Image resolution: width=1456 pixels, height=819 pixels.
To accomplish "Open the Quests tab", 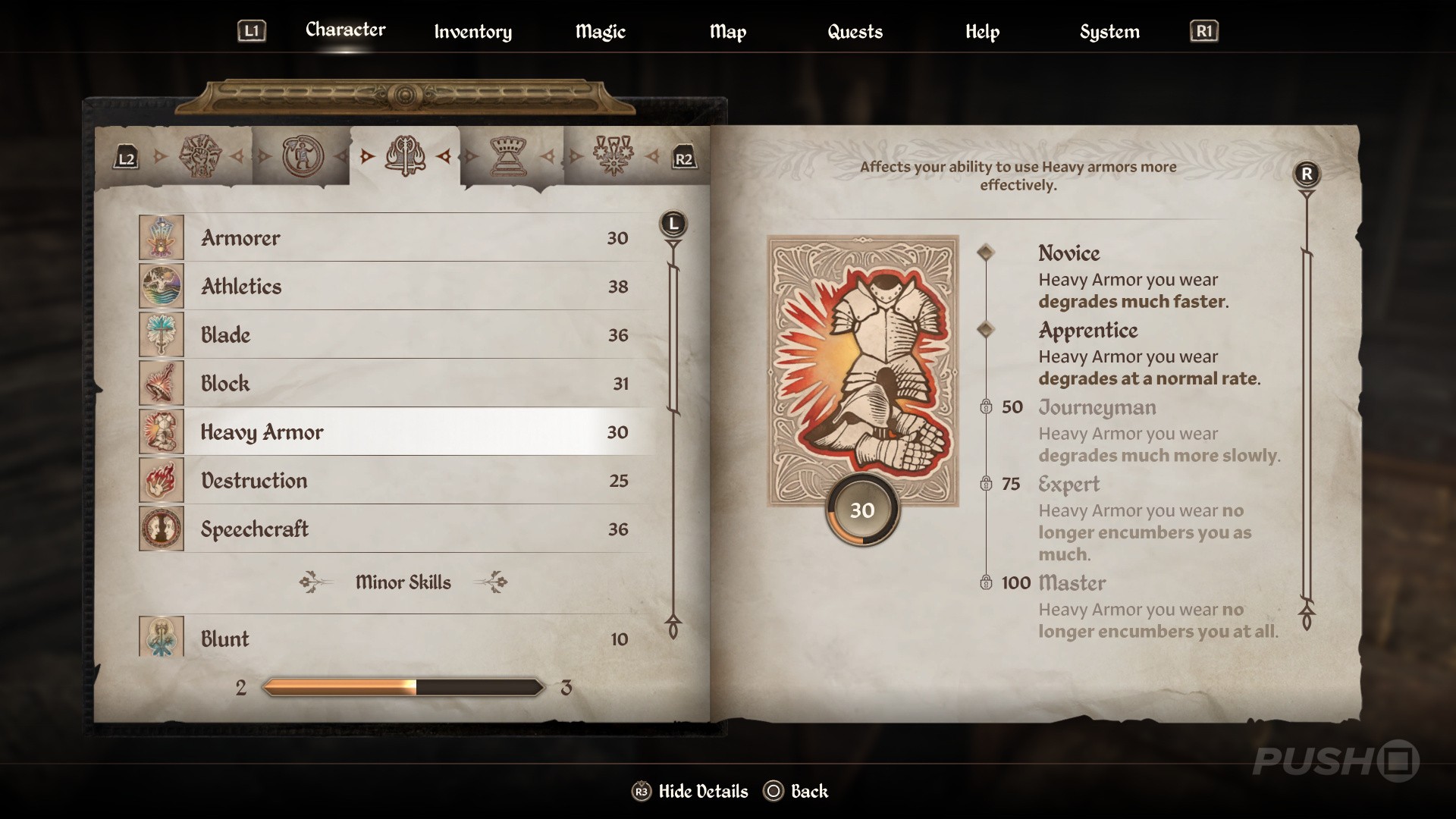I will [855, 32].
